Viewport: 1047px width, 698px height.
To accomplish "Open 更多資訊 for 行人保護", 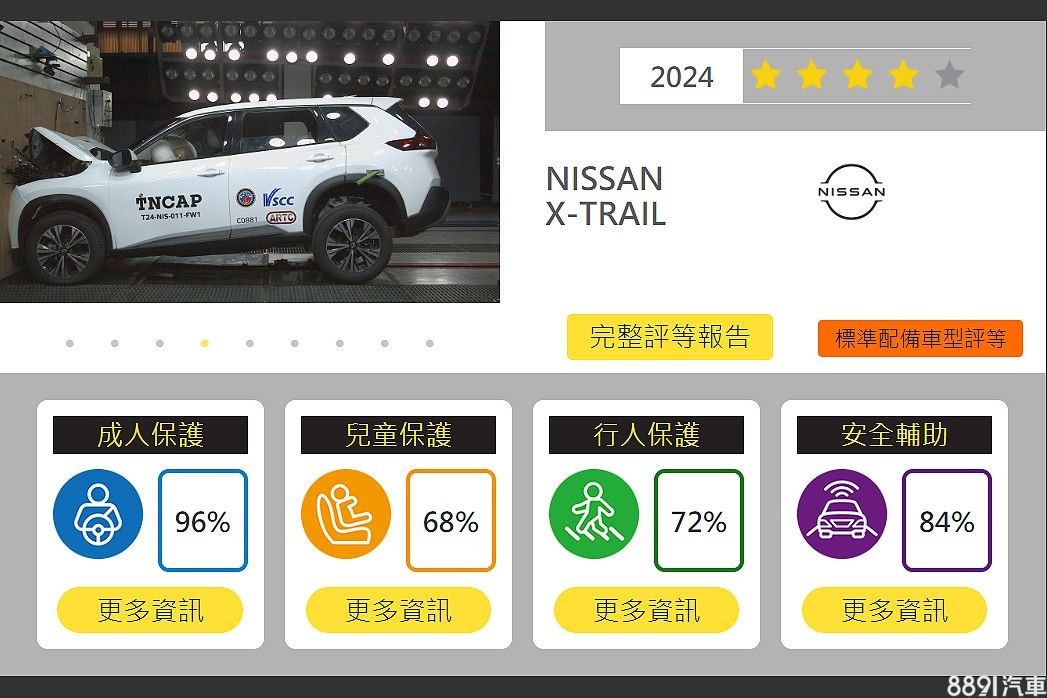I will point(646,610).
